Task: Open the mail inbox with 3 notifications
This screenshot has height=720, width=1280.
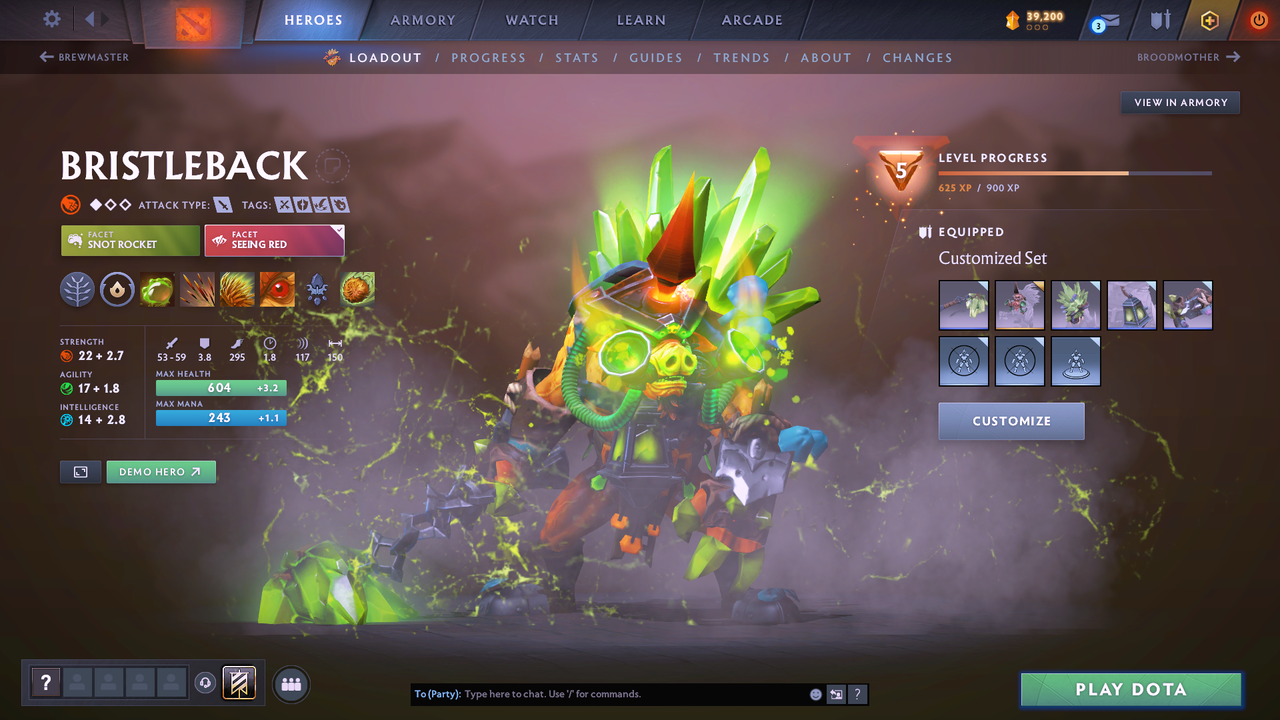Action: pos(1103,19)
